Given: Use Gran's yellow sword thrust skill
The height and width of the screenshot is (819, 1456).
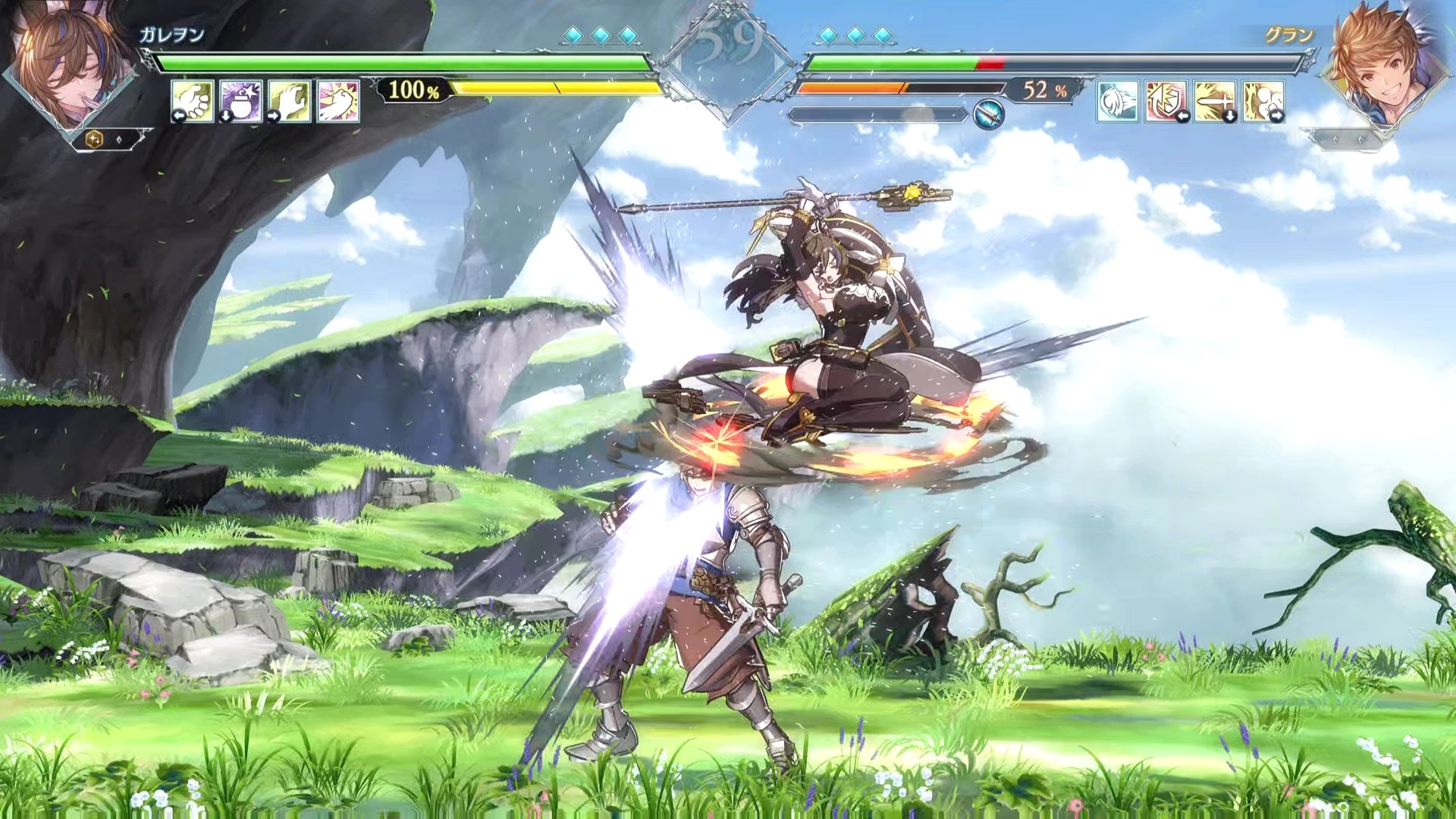Looking at the screenshot, I should [x=1215, y=101].
